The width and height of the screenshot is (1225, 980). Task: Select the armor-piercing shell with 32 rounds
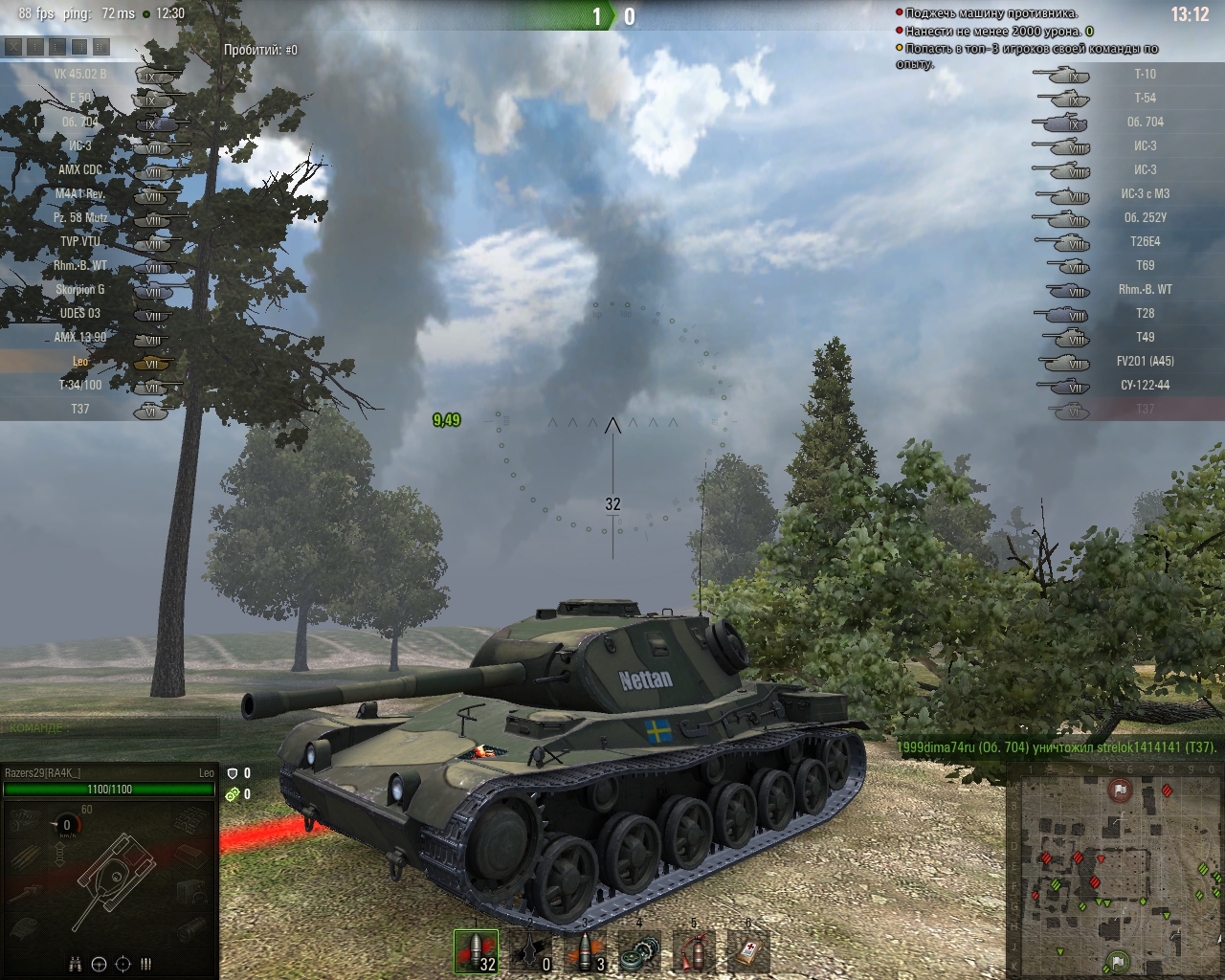pyautogui.click(x=477, y=952)
